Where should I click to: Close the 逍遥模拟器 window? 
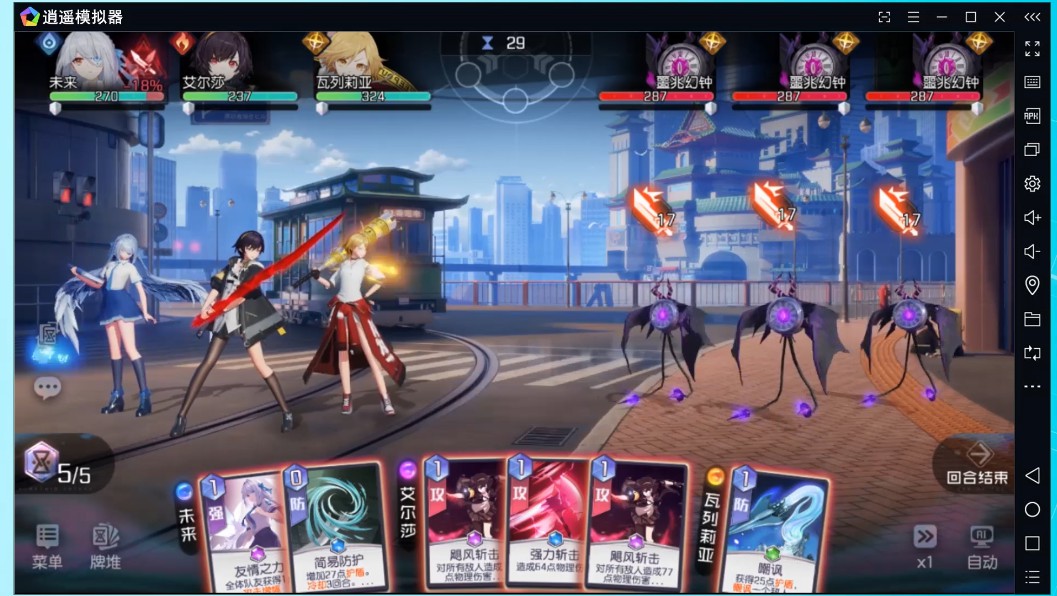point(999,17)
